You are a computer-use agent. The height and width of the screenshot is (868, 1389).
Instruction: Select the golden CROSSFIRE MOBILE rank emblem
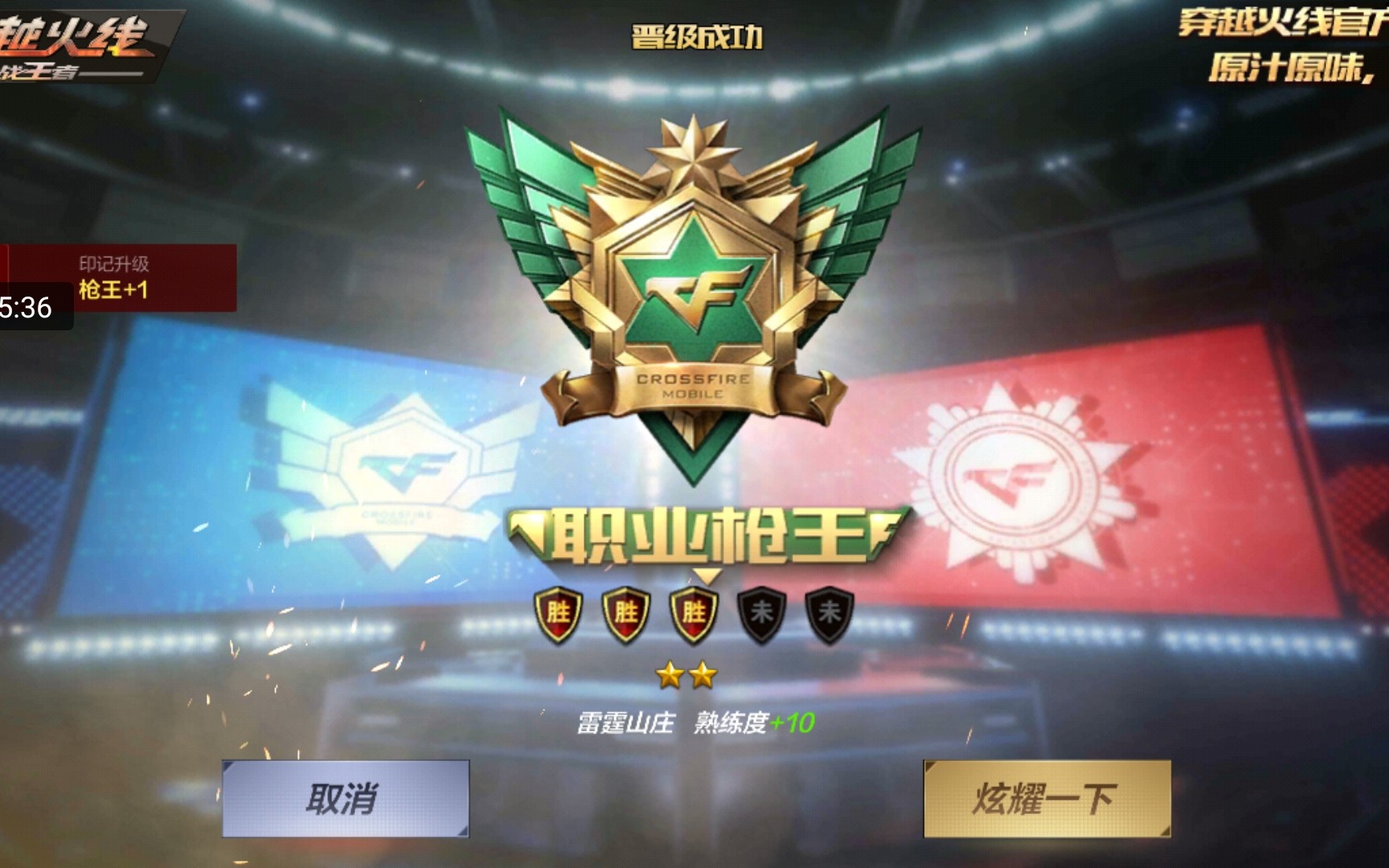coord(694,273)
